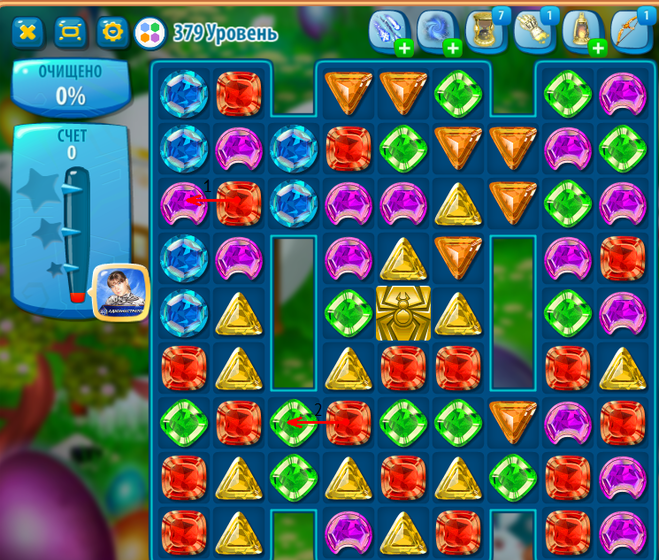Use the blue swirl booster
Viewport: 659px width, 560px height.
pos(437,31)
